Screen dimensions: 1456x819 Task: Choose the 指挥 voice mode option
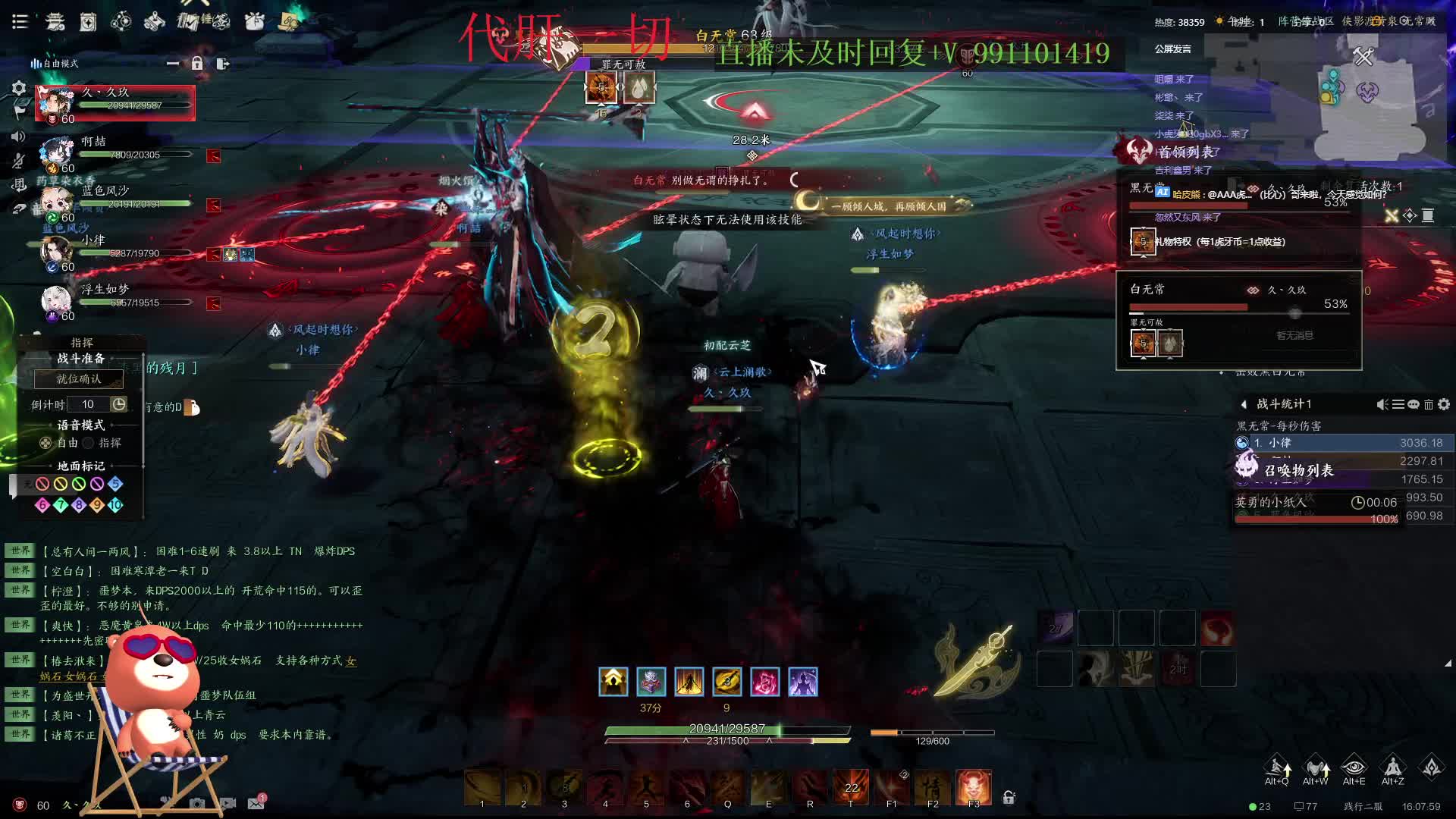coord(89,443)
